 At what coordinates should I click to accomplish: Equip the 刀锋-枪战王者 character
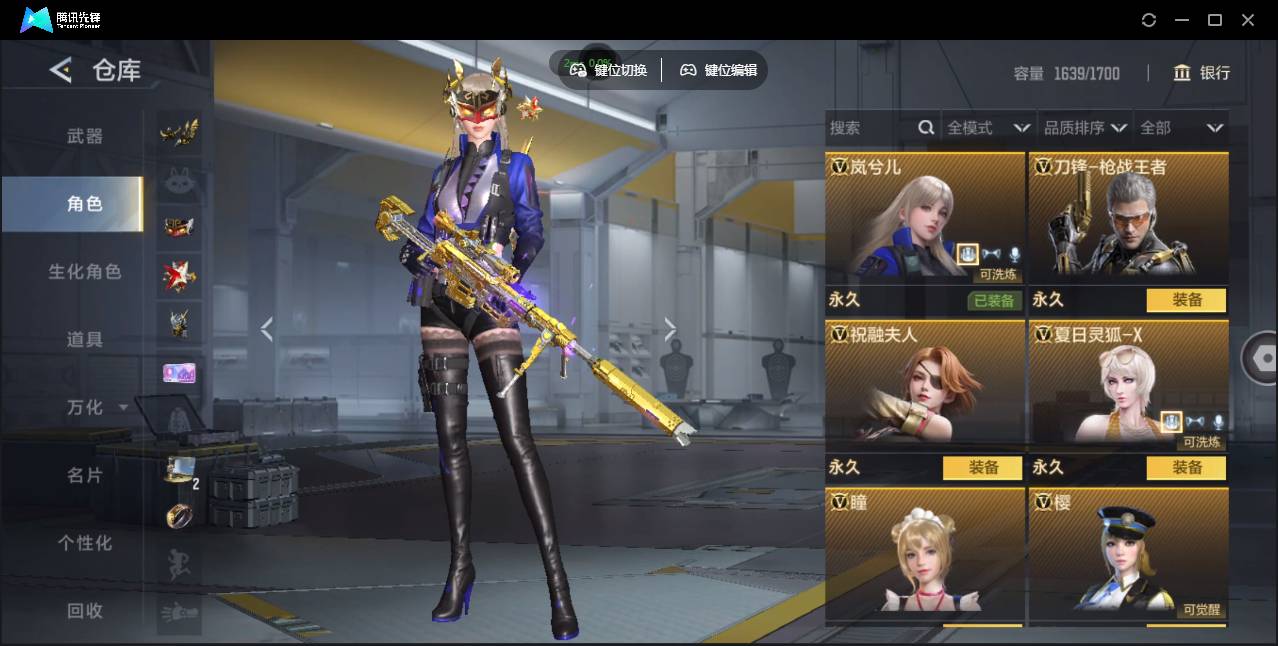coord(1186,300)
